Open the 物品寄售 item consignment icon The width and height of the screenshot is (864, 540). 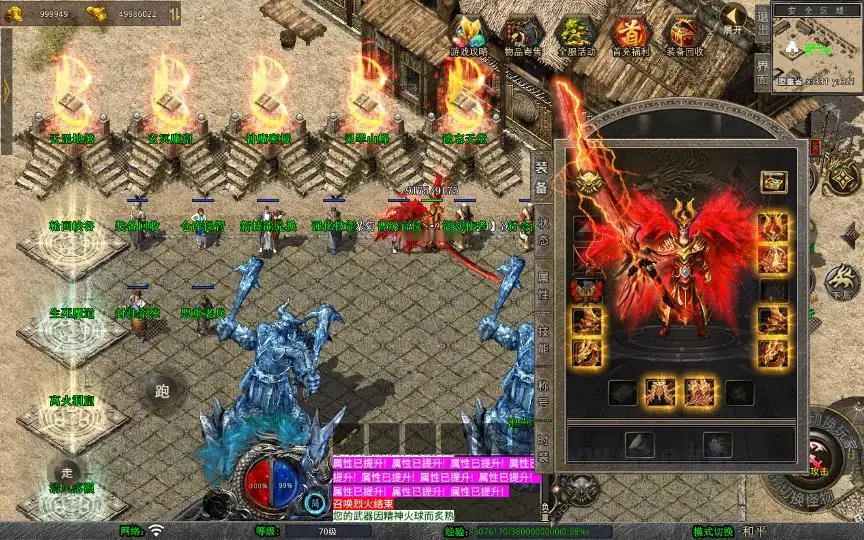[x=521, y=36]
